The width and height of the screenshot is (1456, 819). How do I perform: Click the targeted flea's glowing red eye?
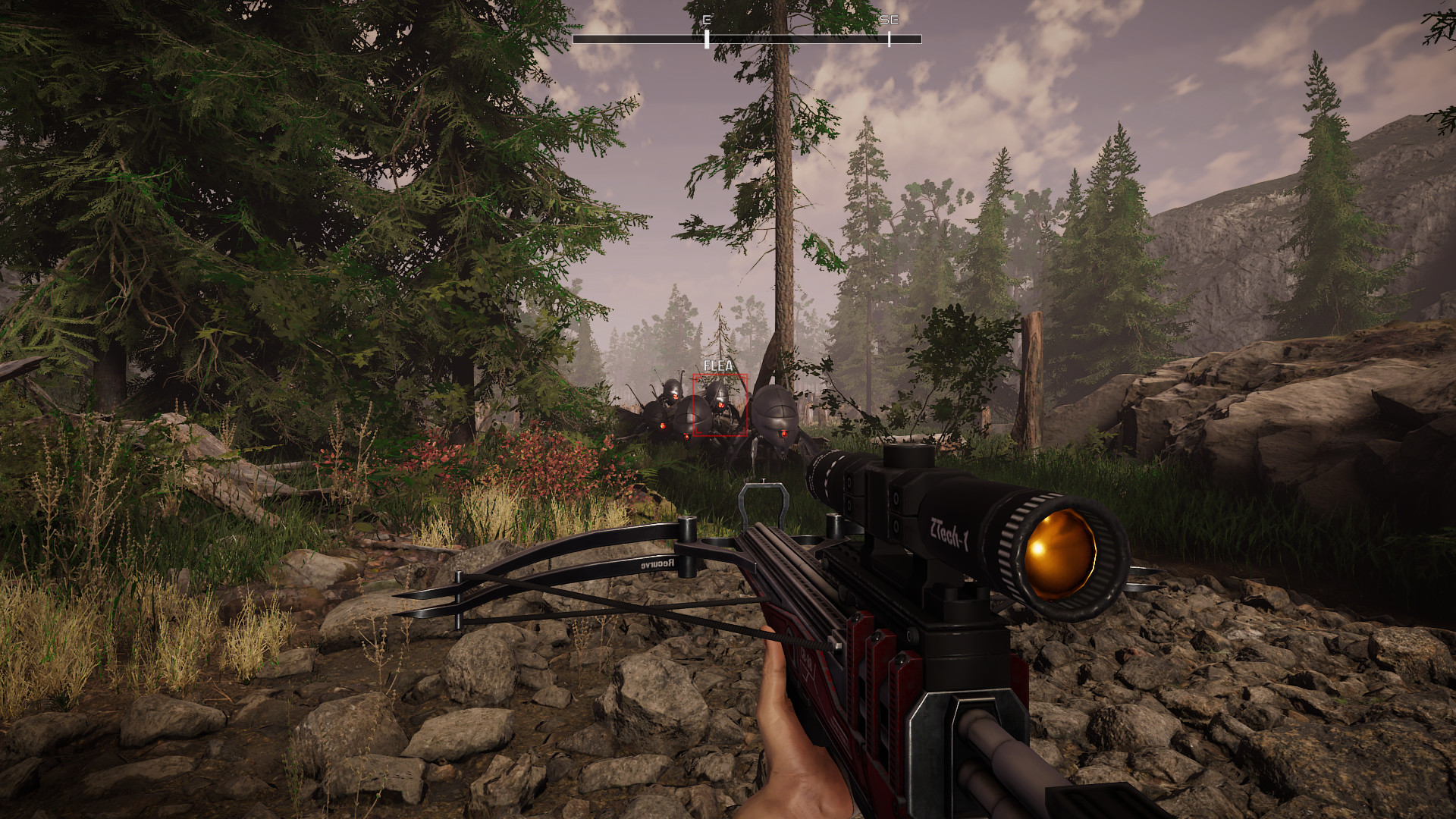coord(721,405)
